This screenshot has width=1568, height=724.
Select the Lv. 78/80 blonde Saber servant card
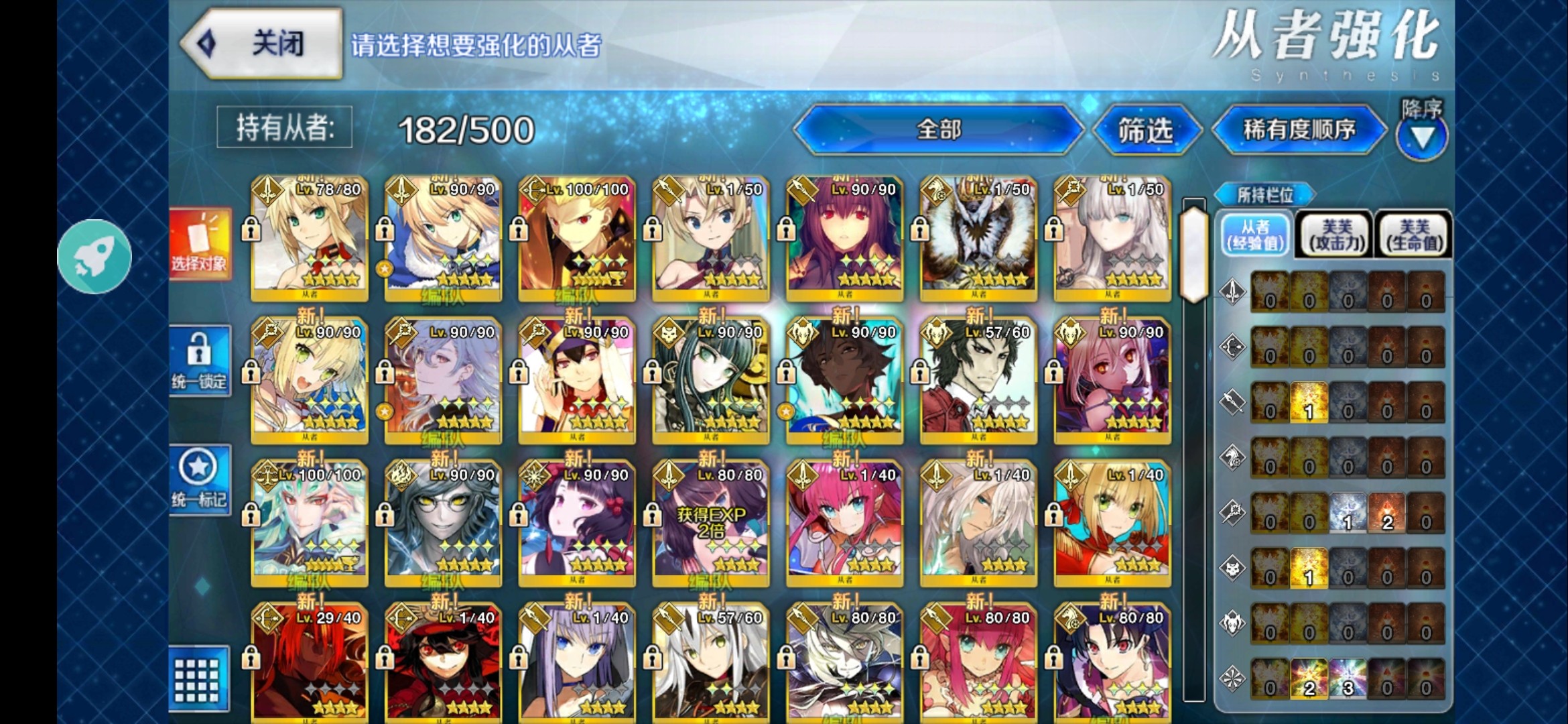tap(310, 238)
